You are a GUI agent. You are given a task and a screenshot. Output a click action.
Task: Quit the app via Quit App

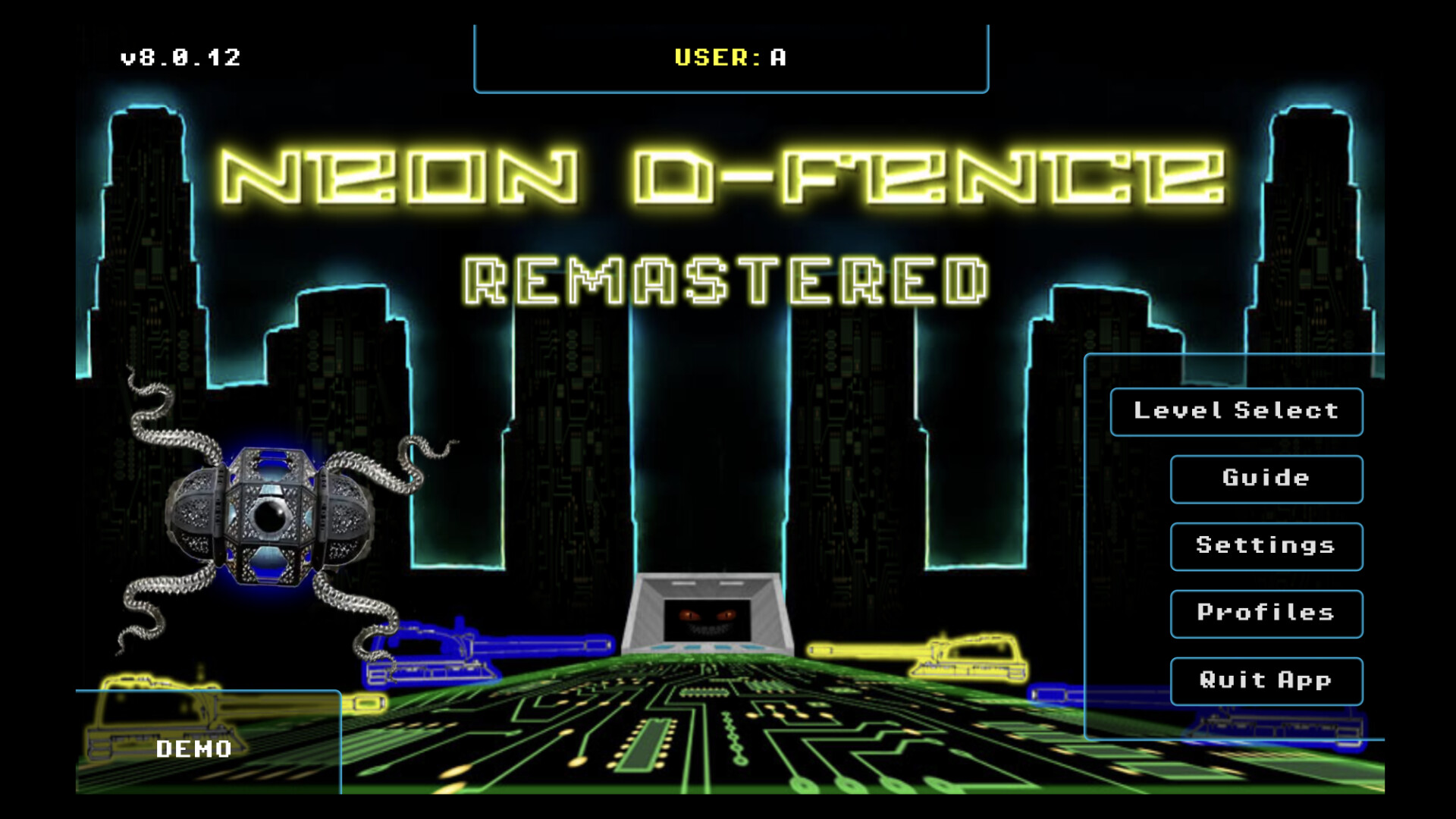tap(1266, 680)
